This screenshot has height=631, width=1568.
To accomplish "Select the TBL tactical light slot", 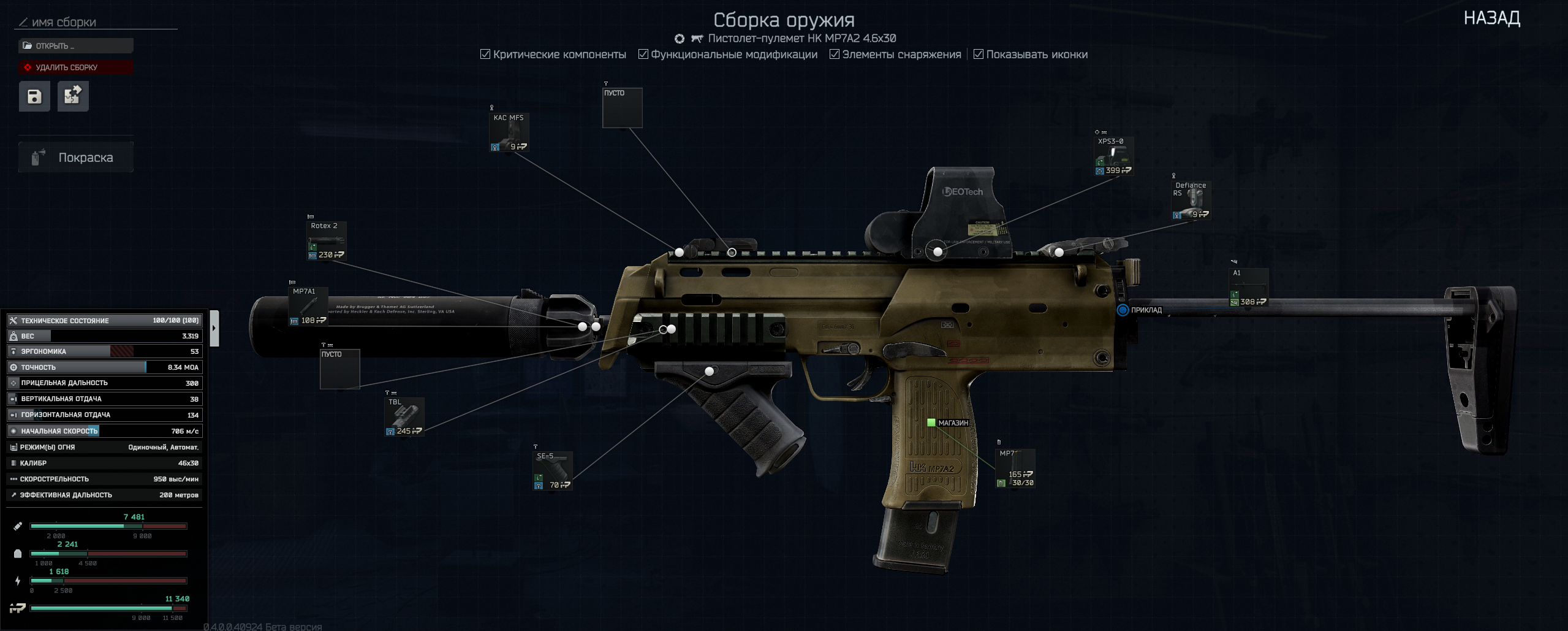I will (404, 417).
